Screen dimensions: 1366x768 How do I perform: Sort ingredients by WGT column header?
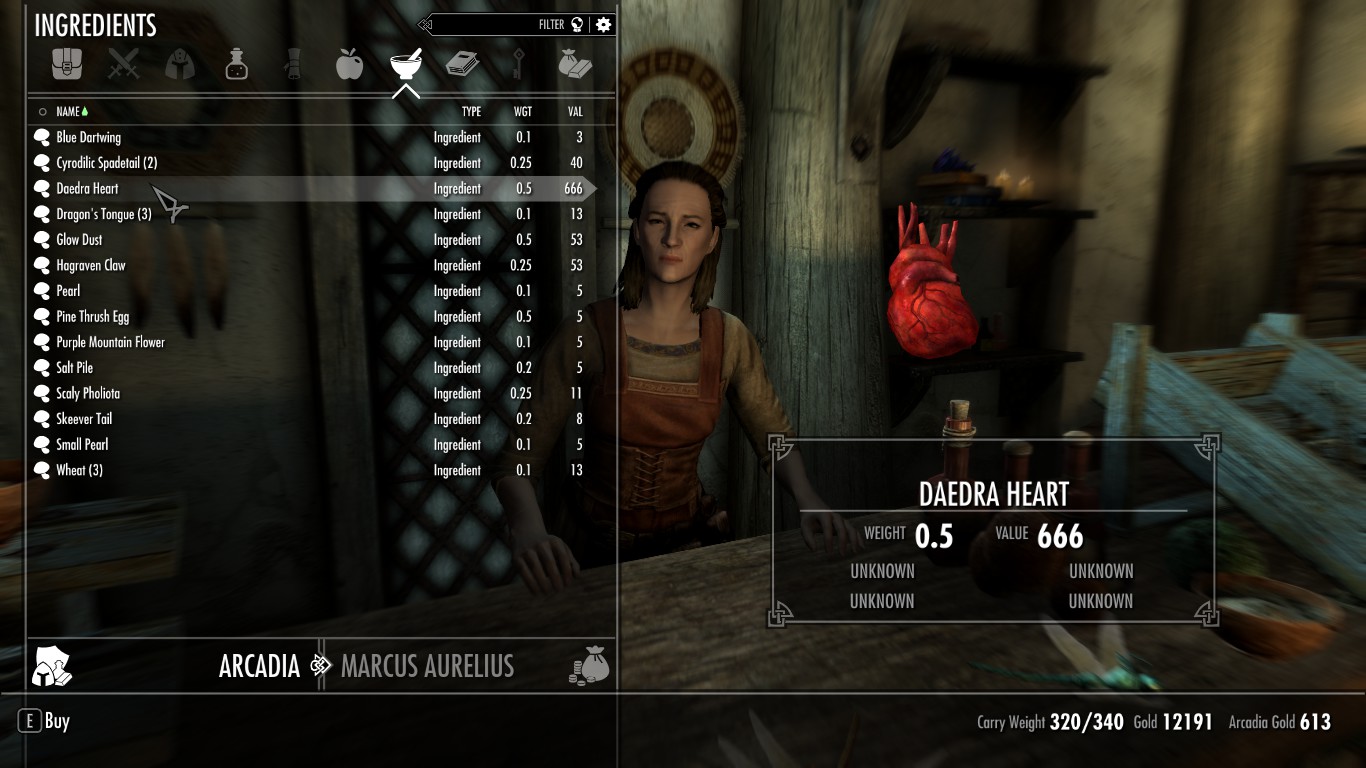coord(523,112)
